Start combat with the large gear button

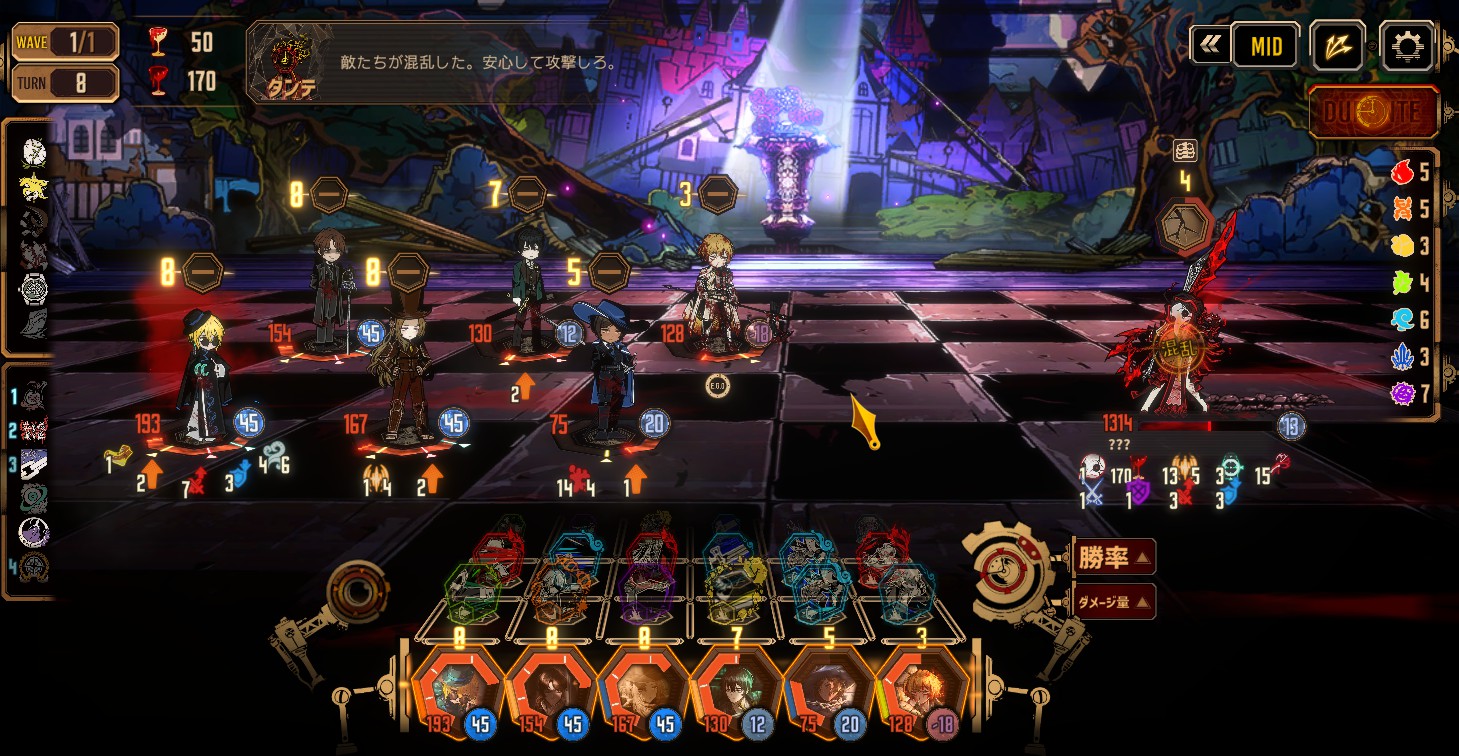(1004, 570)
